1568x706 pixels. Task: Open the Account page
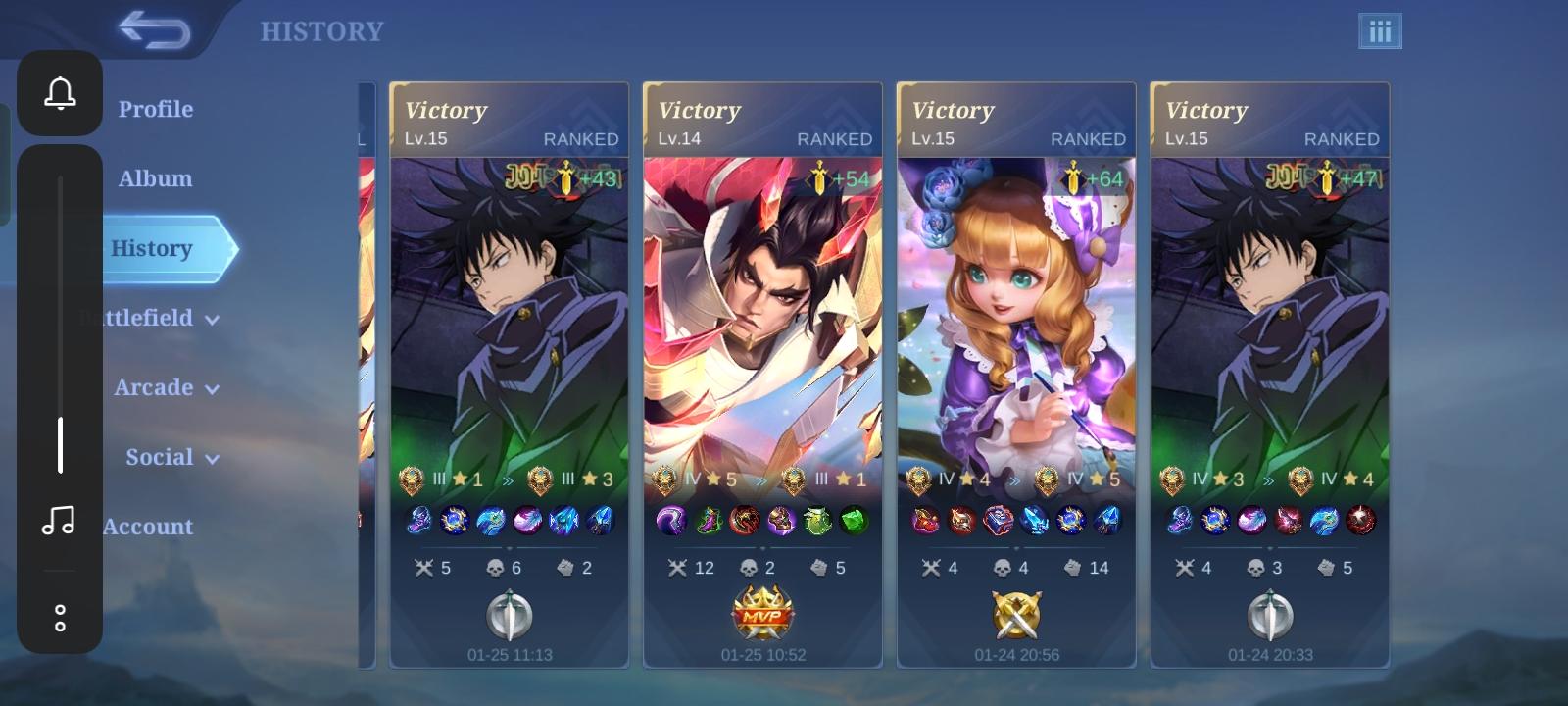click(147, 526)
